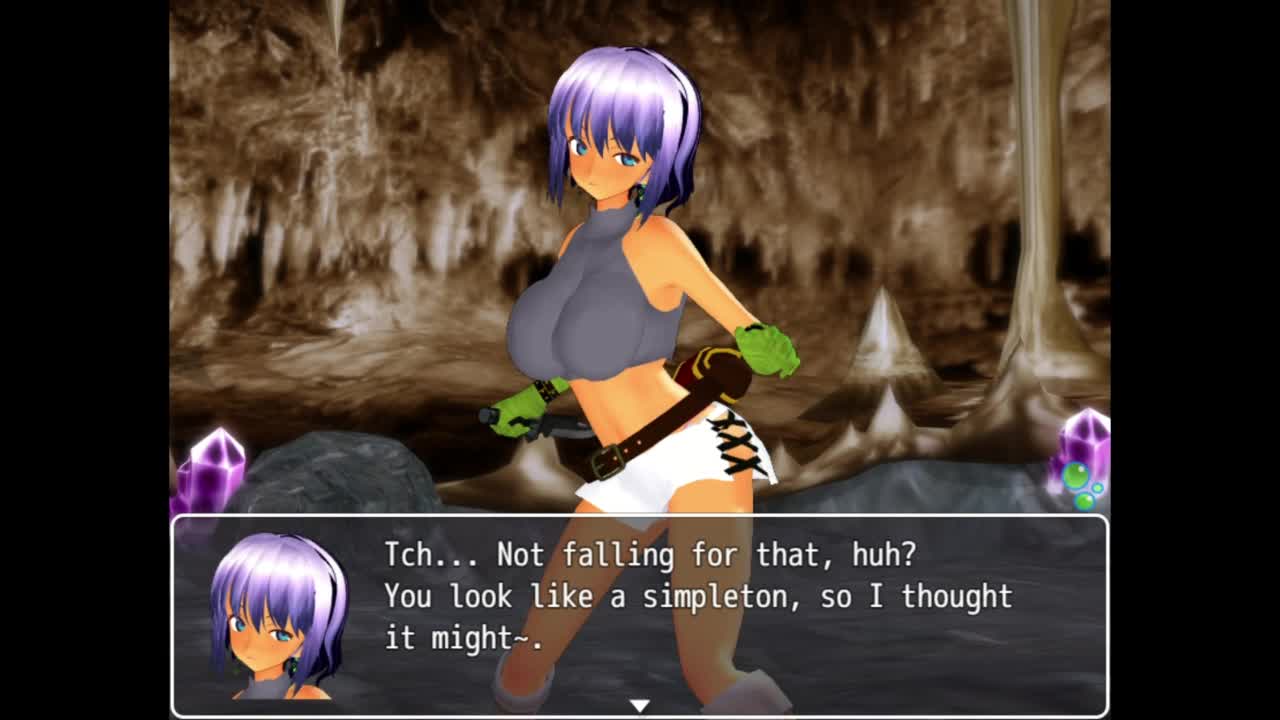This screenshot has height=720, width=1280.
Task: Advance dialogue with the white arrow indicator
Action: [x=639, y=706]
